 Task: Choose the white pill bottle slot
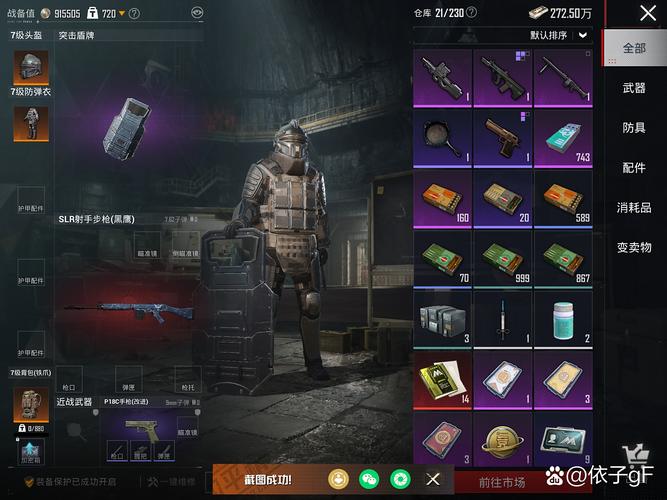tap(565, 322)
